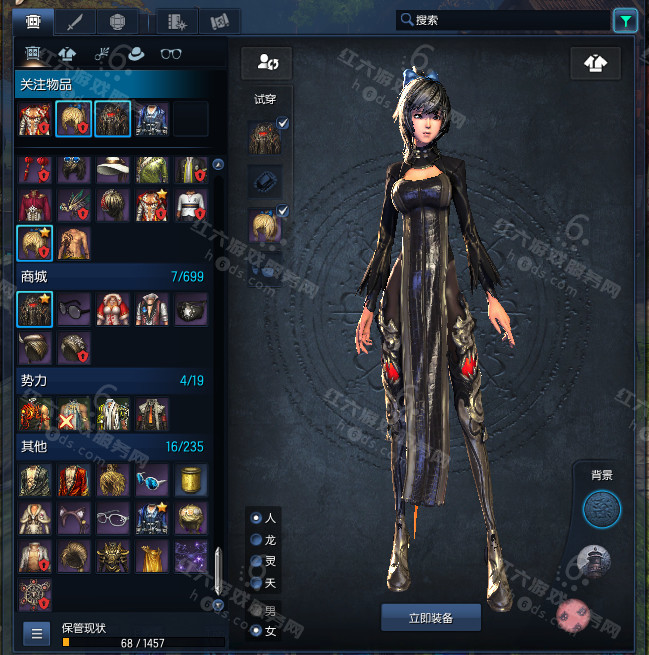
Task: Click the character swap button above 试穿
Action: (x=268, y=63)
